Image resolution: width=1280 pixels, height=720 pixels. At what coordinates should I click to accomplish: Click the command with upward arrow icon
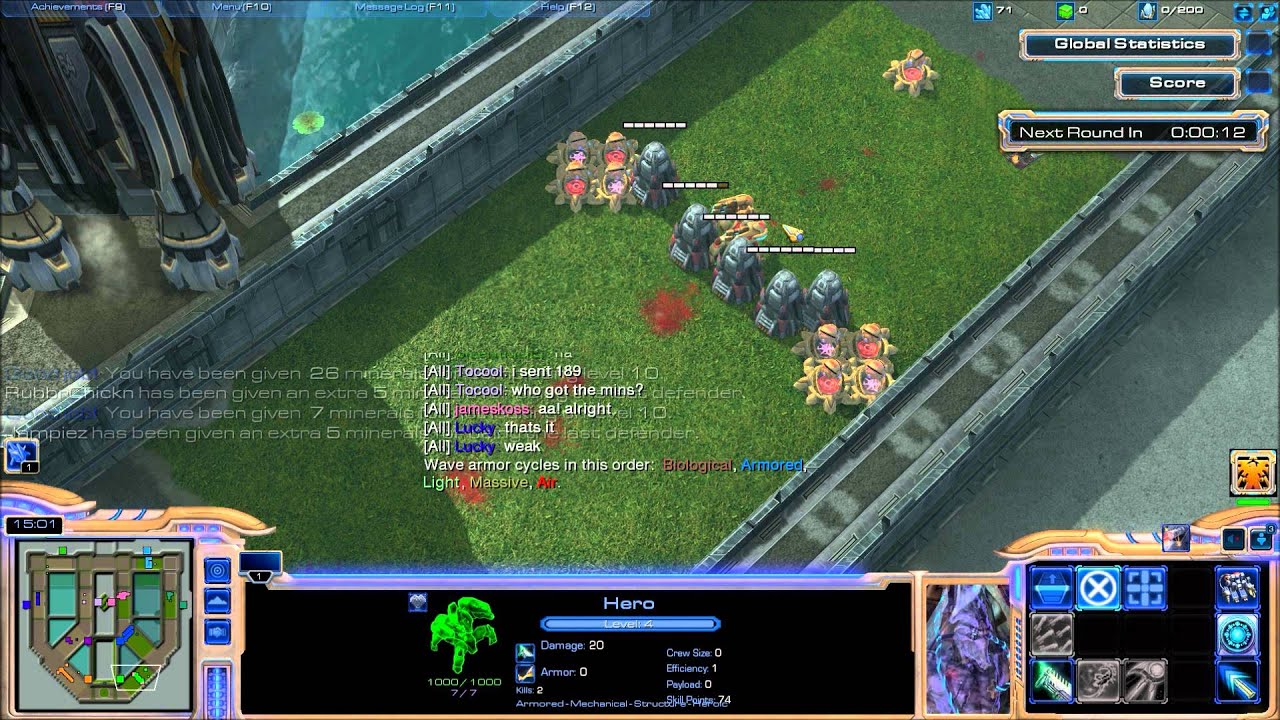[x=1050, y=588]
